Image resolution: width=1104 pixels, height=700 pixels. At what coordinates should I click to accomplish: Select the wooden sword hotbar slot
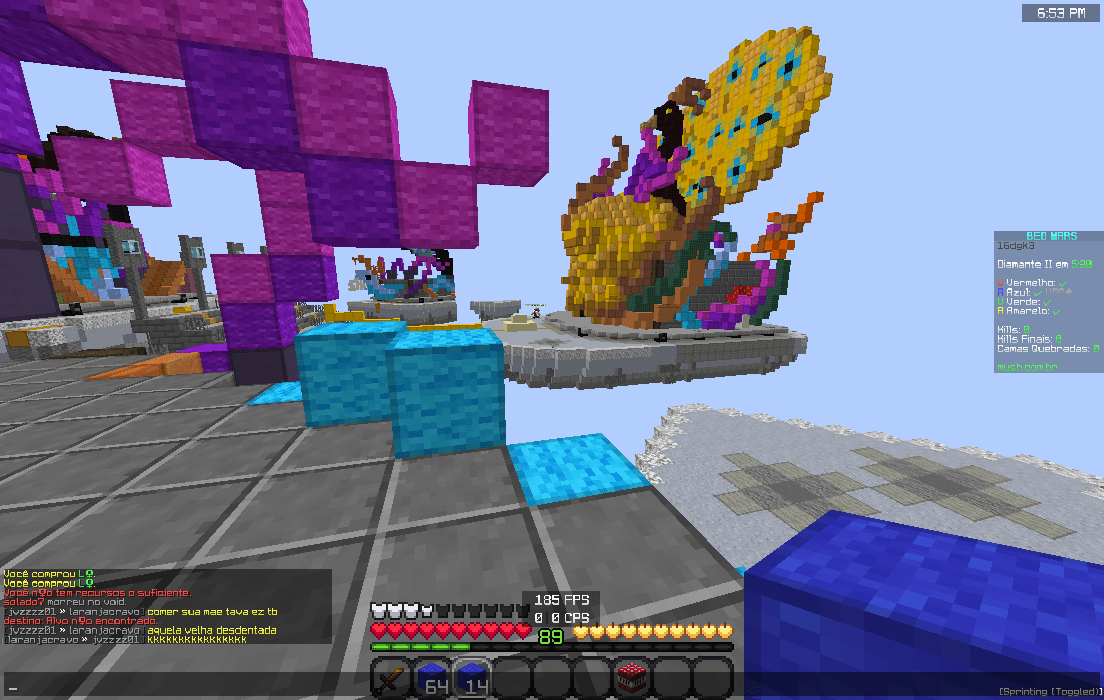391,677
